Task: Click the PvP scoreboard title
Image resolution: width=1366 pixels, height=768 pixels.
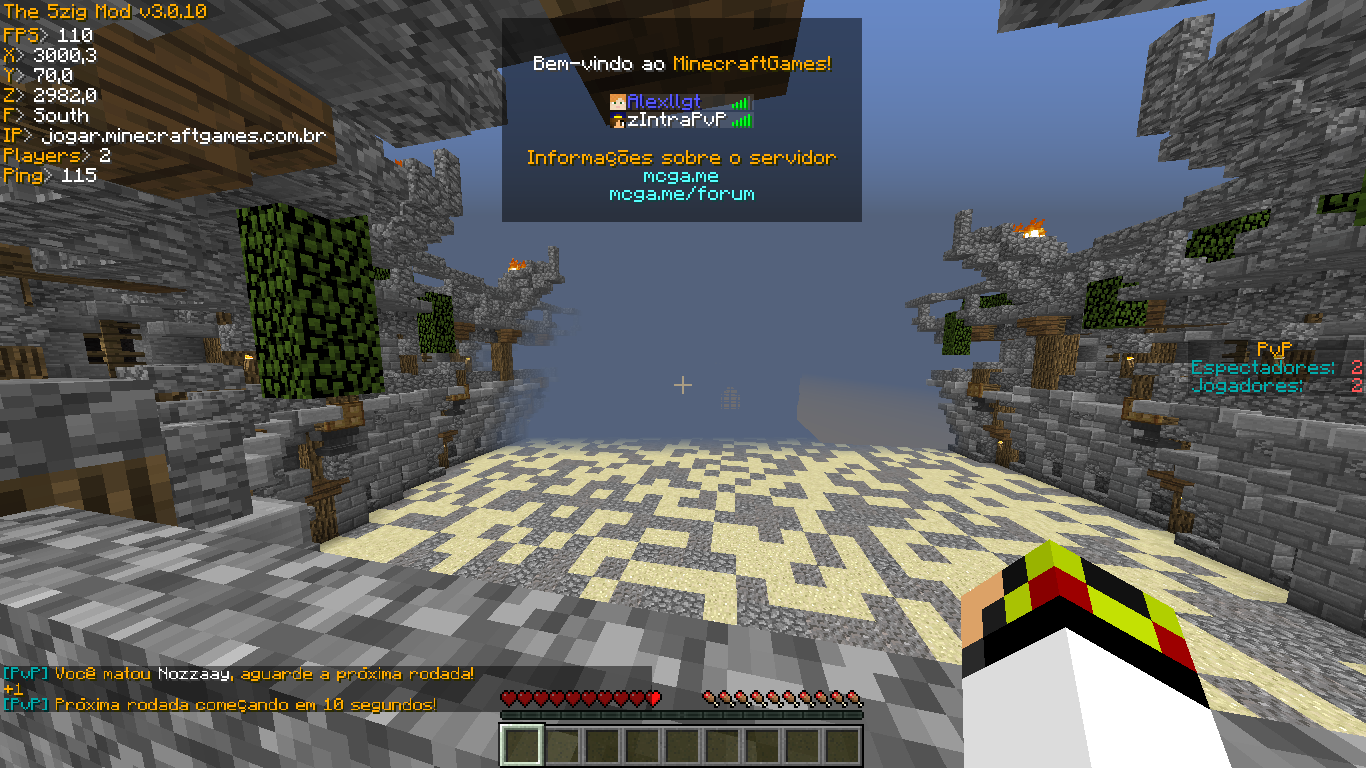Action: tap(1273, 350)
